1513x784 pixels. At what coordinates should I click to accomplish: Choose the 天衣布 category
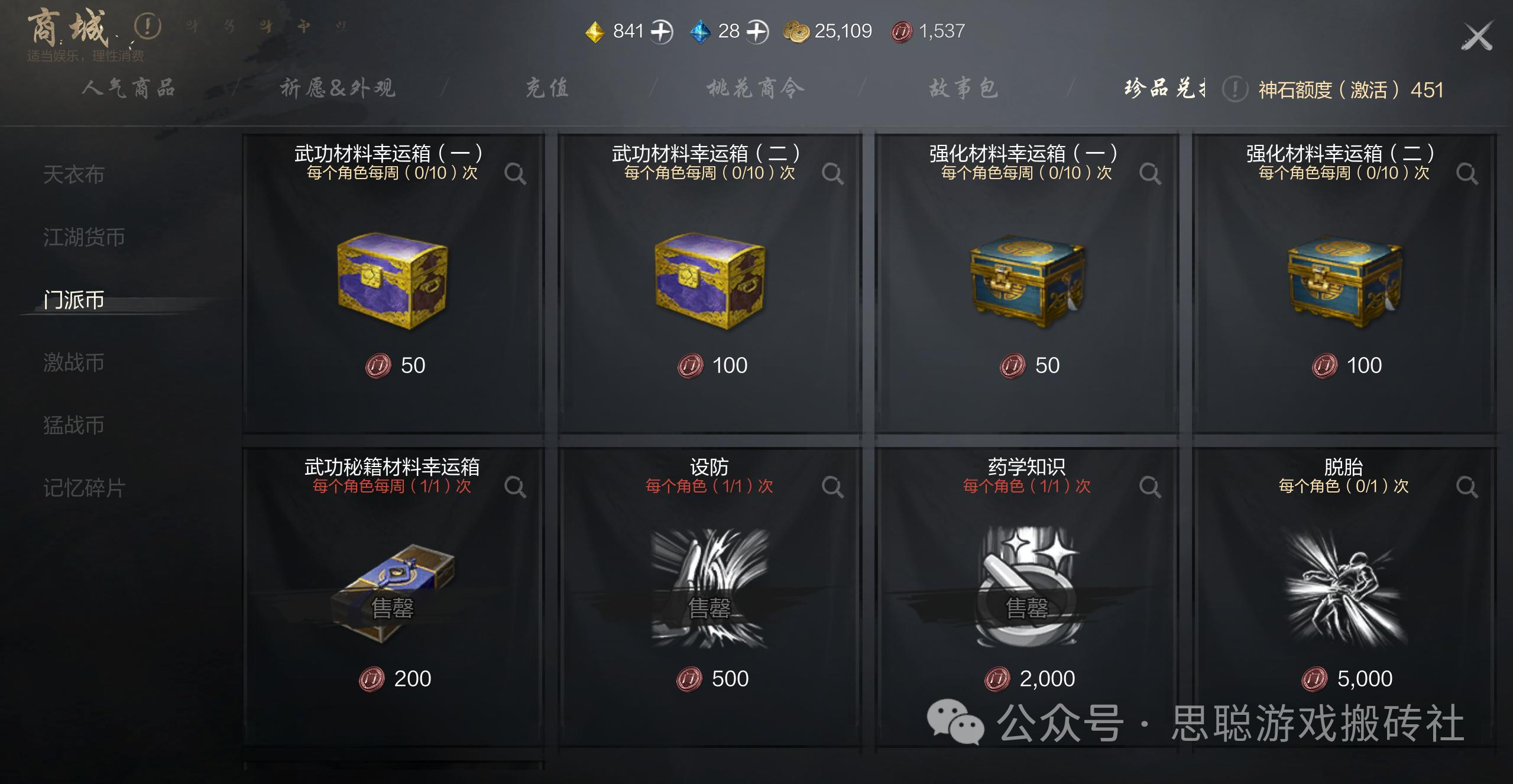coord(74,175)
